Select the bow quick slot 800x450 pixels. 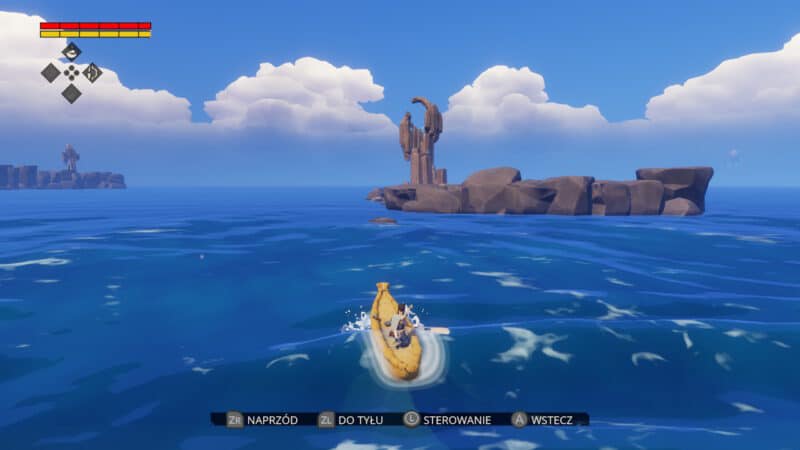click(92, 72)
